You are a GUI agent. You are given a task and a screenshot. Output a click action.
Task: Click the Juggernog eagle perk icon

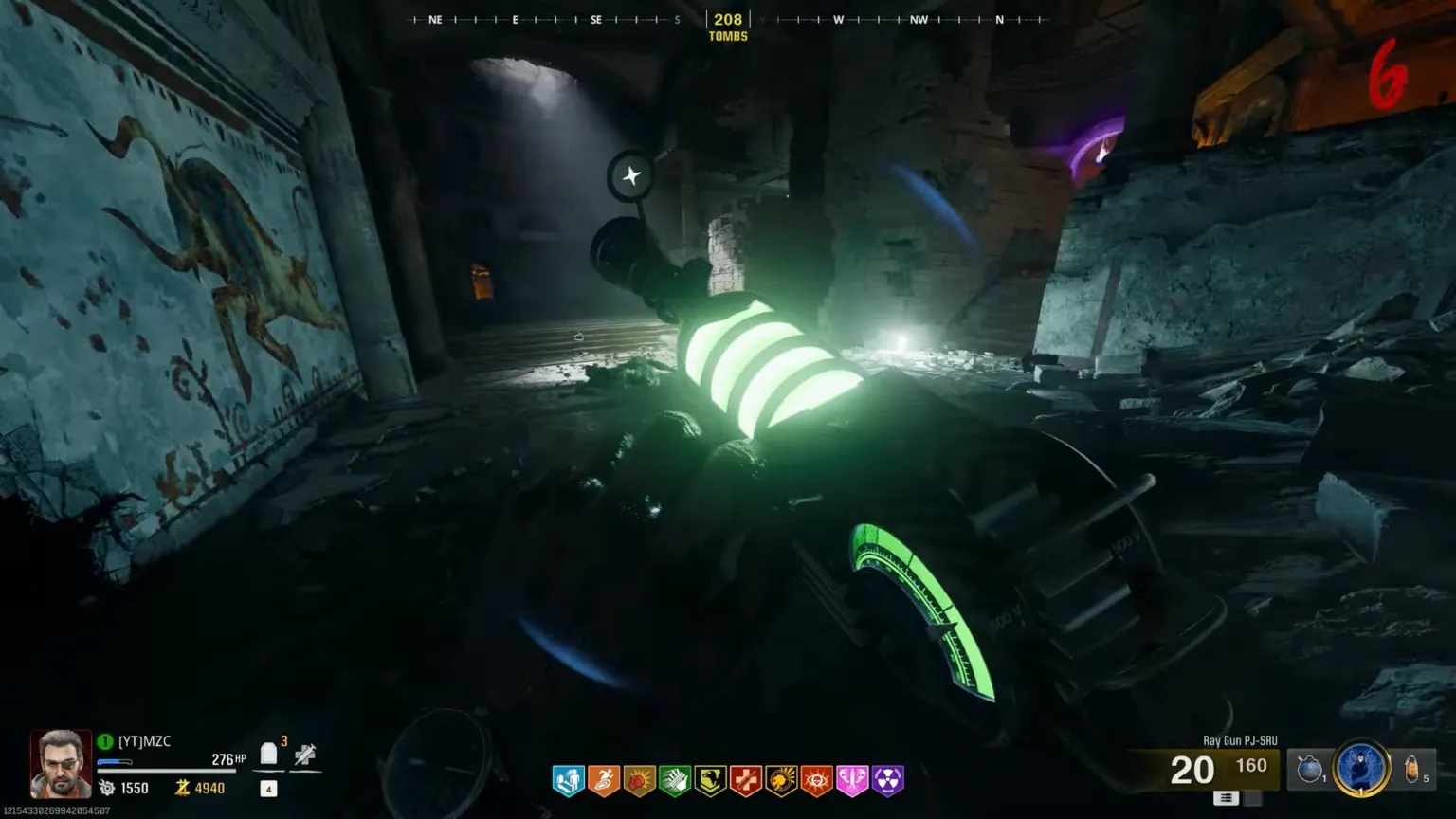click(x=710, y=780)
